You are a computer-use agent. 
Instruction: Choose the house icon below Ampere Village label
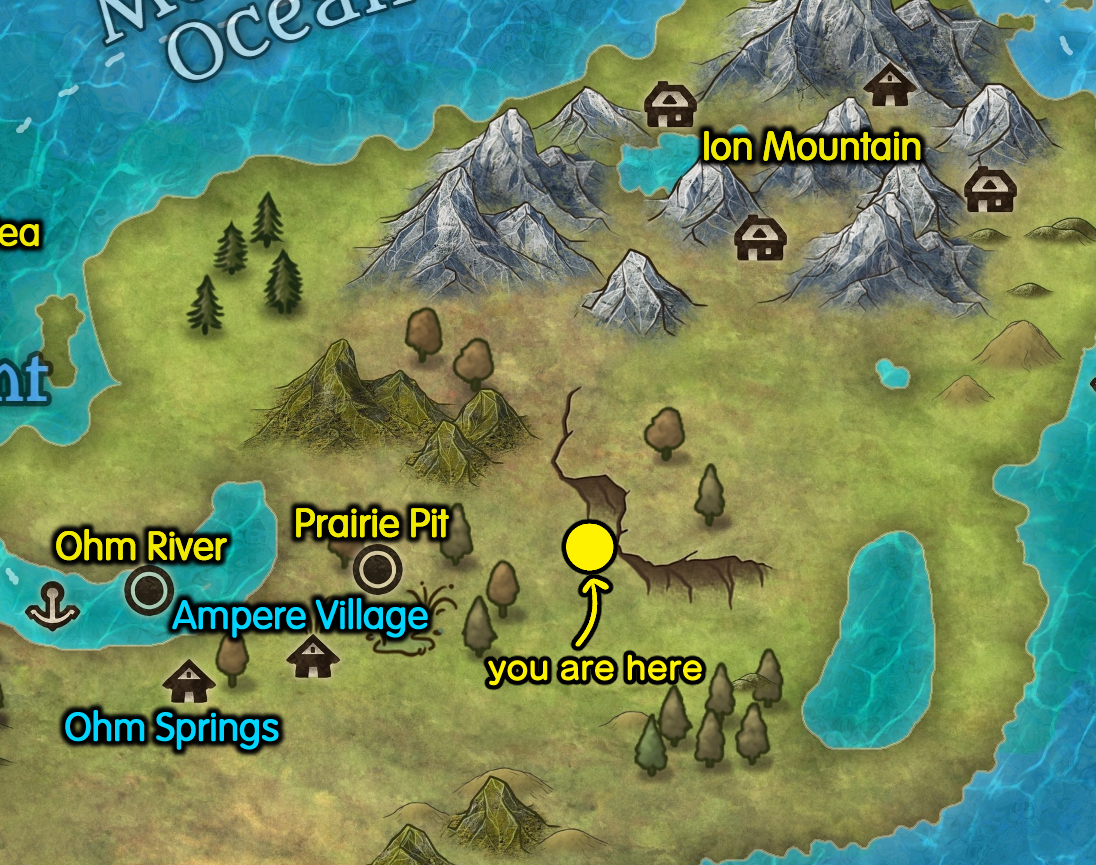pos(312,657)
